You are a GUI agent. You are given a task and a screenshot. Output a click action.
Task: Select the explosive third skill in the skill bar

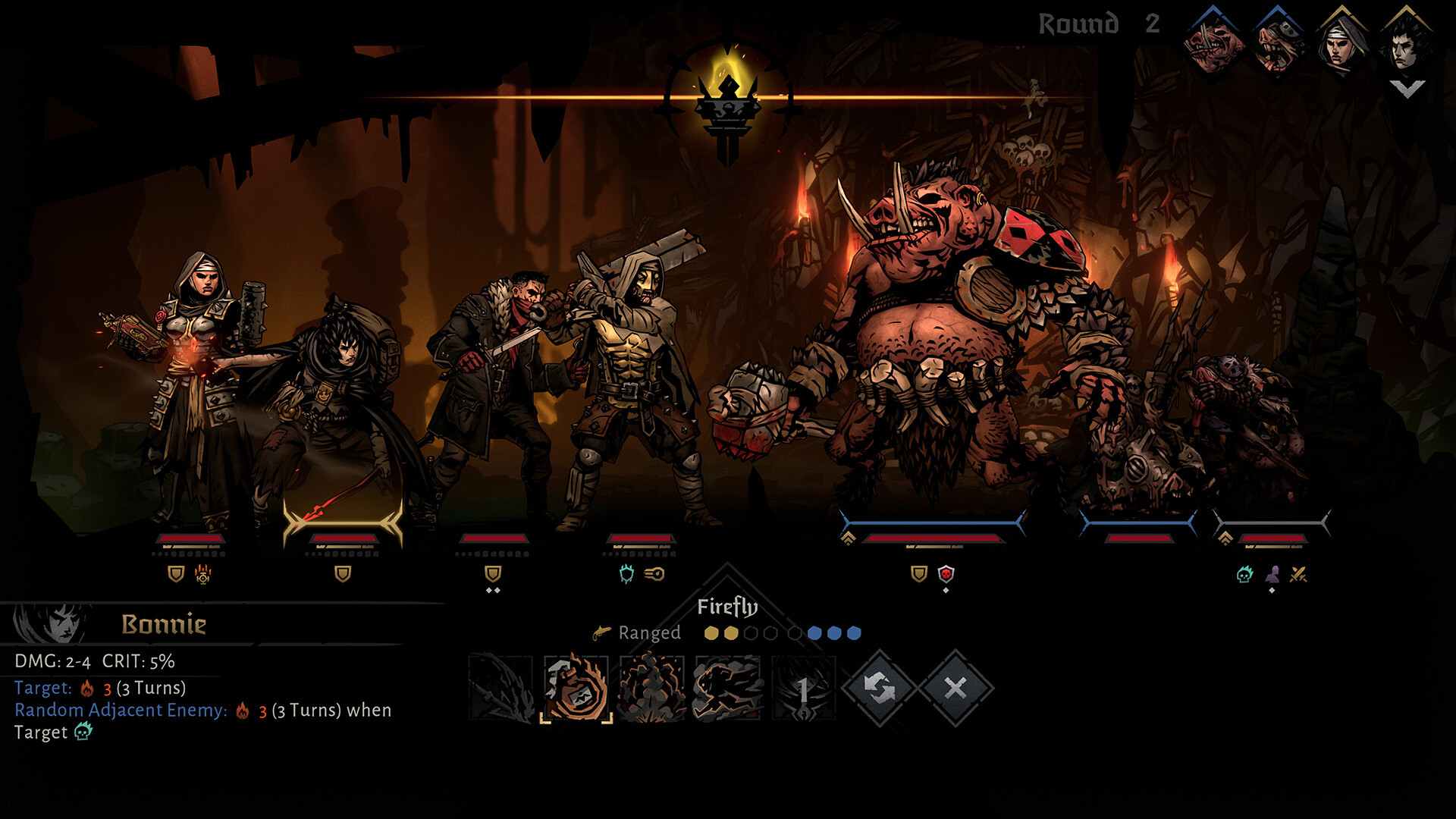tap(651, 690)
